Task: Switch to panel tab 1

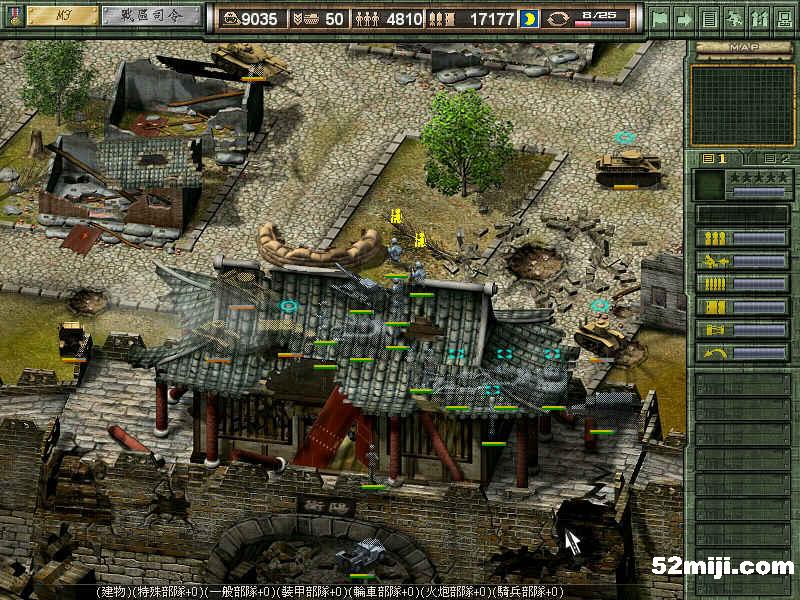Action: click(716, 158)
